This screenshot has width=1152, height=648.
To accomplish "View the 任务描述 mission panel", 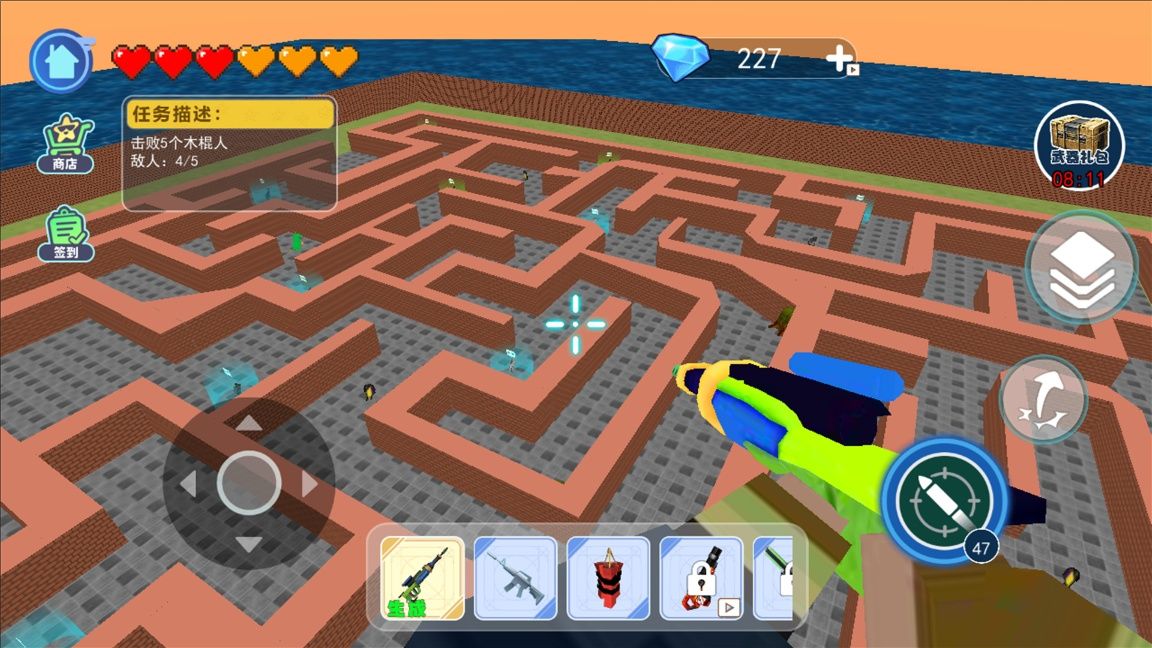I will click(x=229, y=152).
